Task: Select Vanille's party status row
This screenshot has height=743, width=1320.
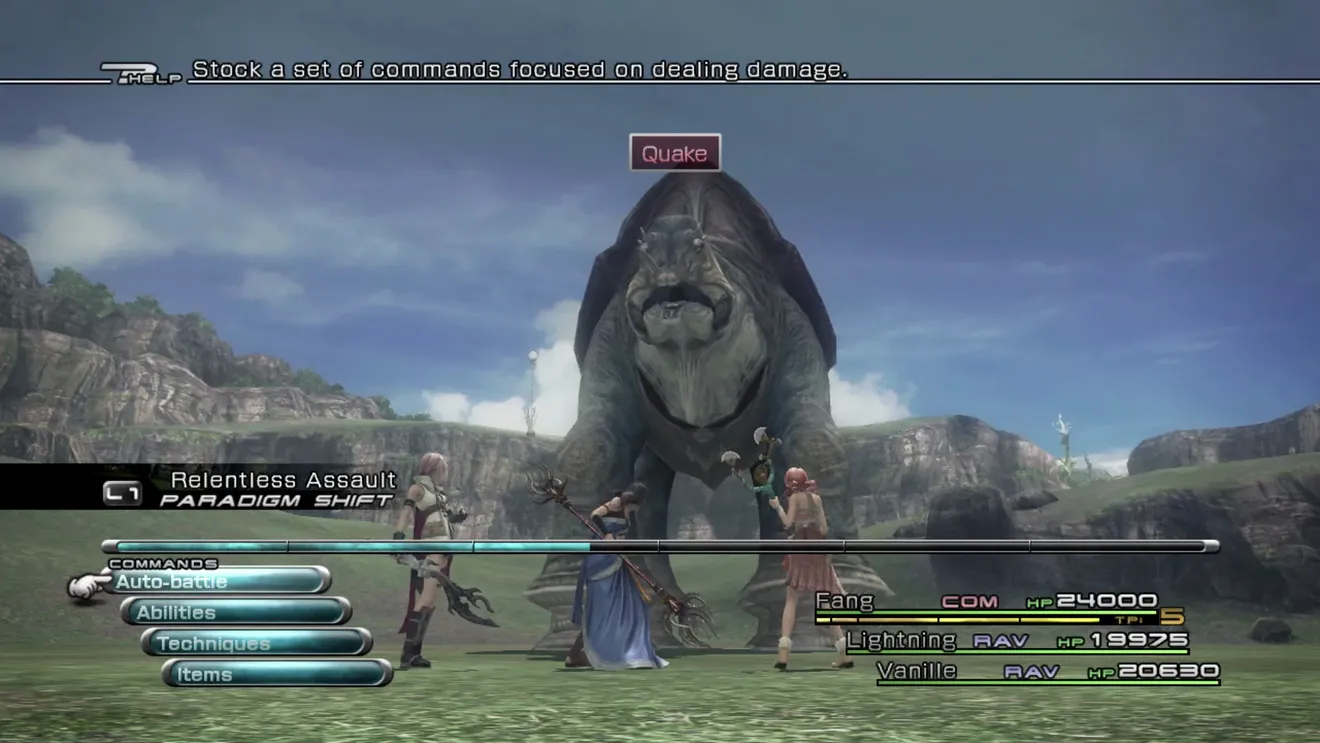Action: 1047,671
